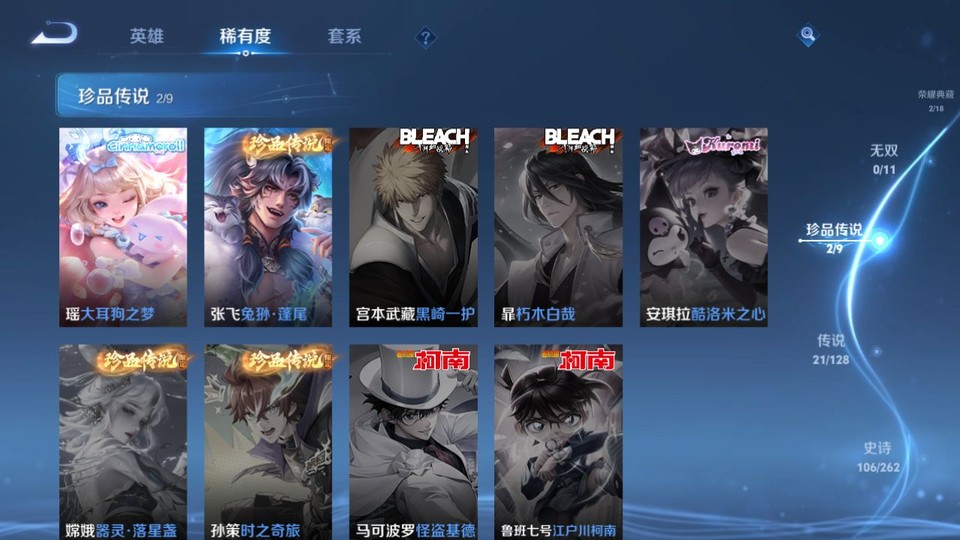This screenshot has height=540, width=960.
Task: Go back using the return arrow
Action: click(x=54, y=35)
